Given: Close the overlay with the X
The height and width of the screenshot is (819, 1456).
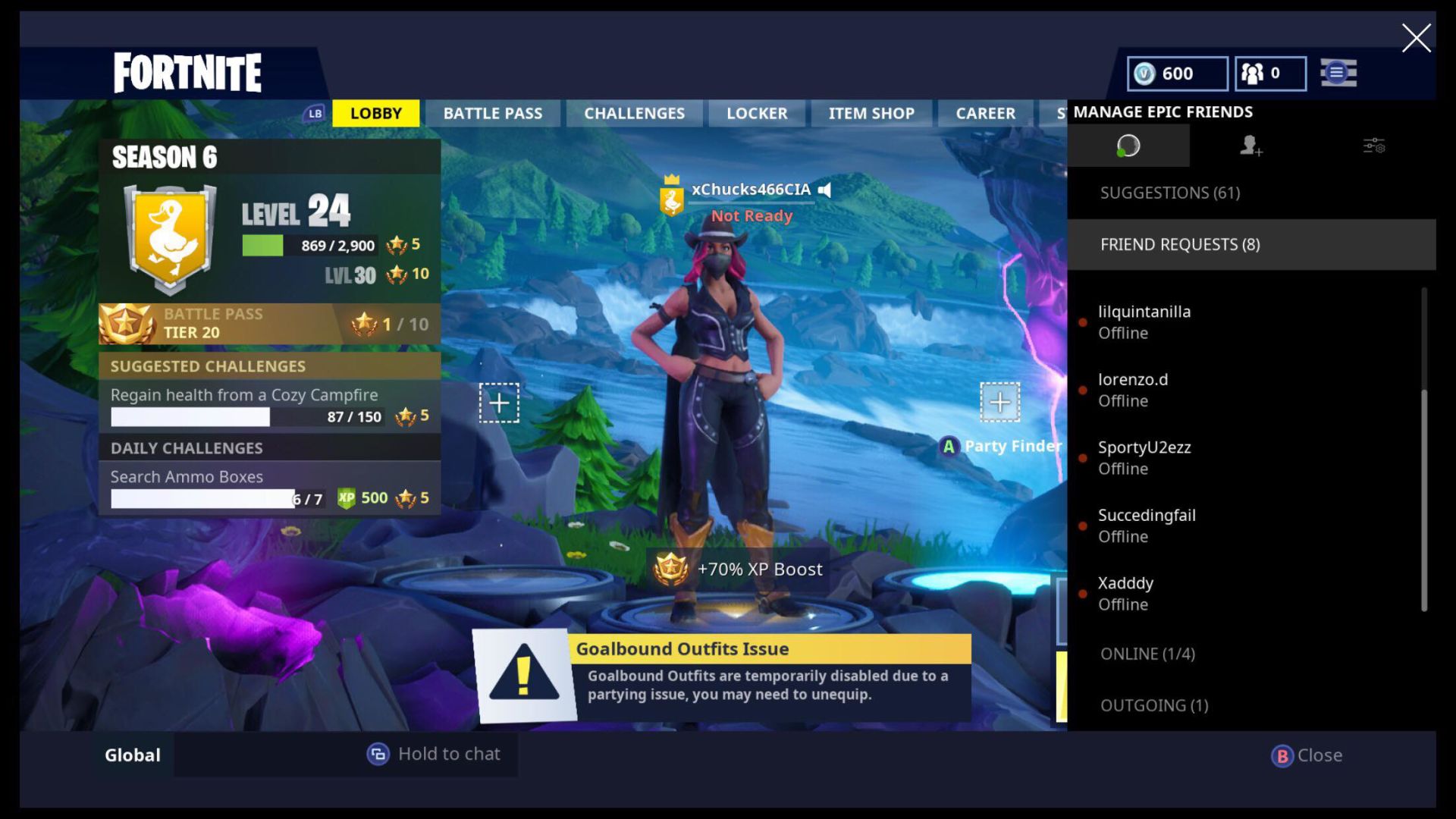Looking at the screenshot, I should [1416, 38].
